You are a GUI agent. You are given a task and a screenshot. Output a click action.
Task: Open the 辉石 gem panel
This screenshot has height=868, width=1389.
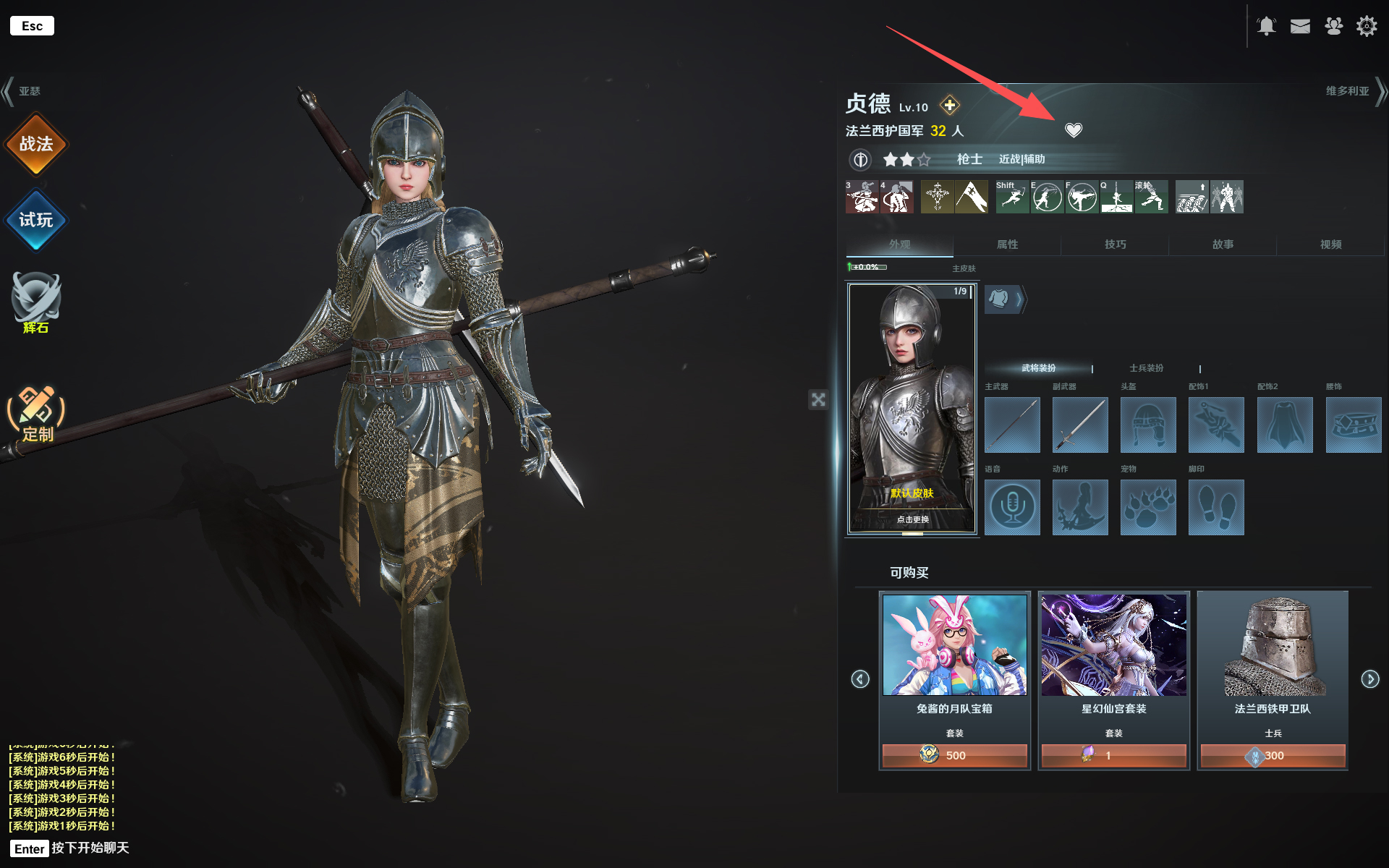[x=35, y=302]
